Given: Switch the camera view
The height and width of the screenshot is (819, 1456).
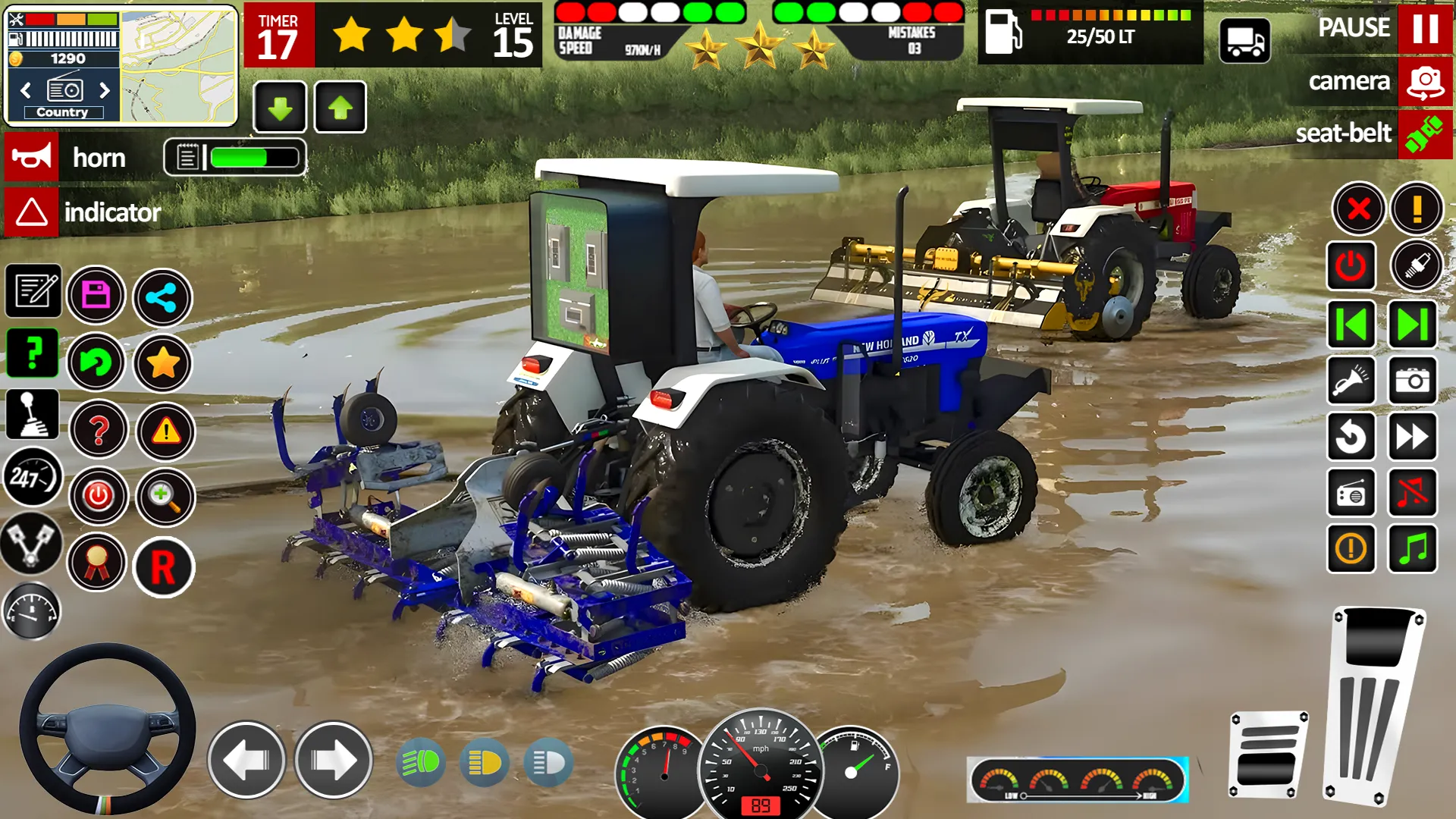Looking at the screenshot, I should point(1424,82).
